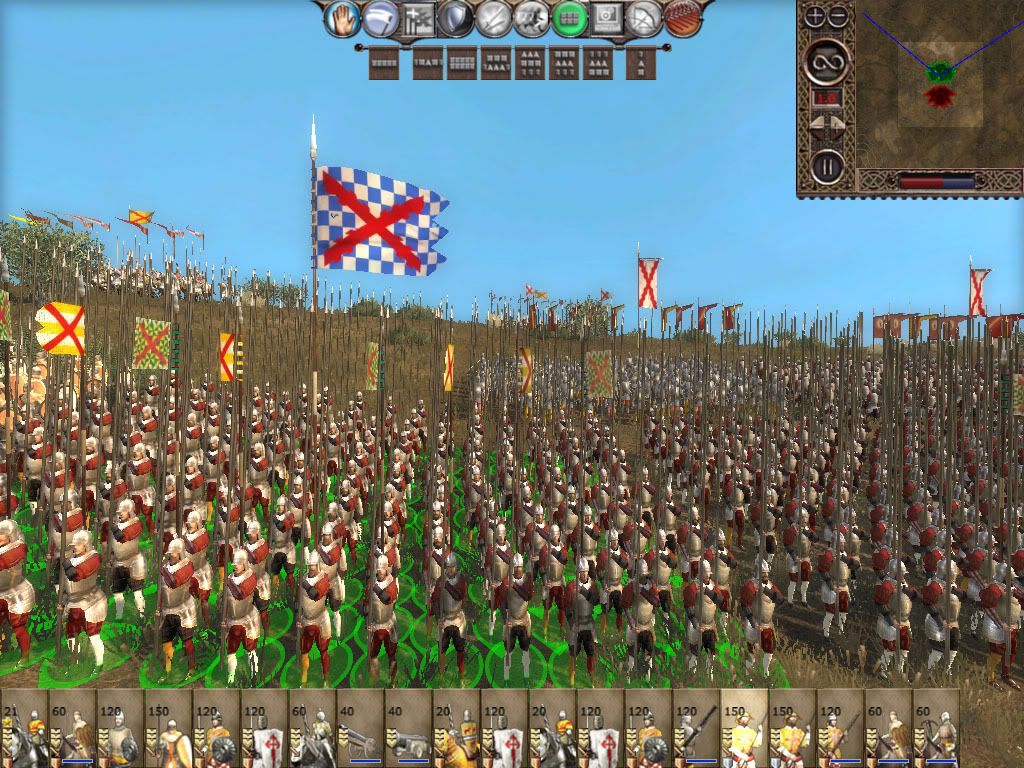Toggle the shield guard mode button
The image size is (1024, 768).
455,18
